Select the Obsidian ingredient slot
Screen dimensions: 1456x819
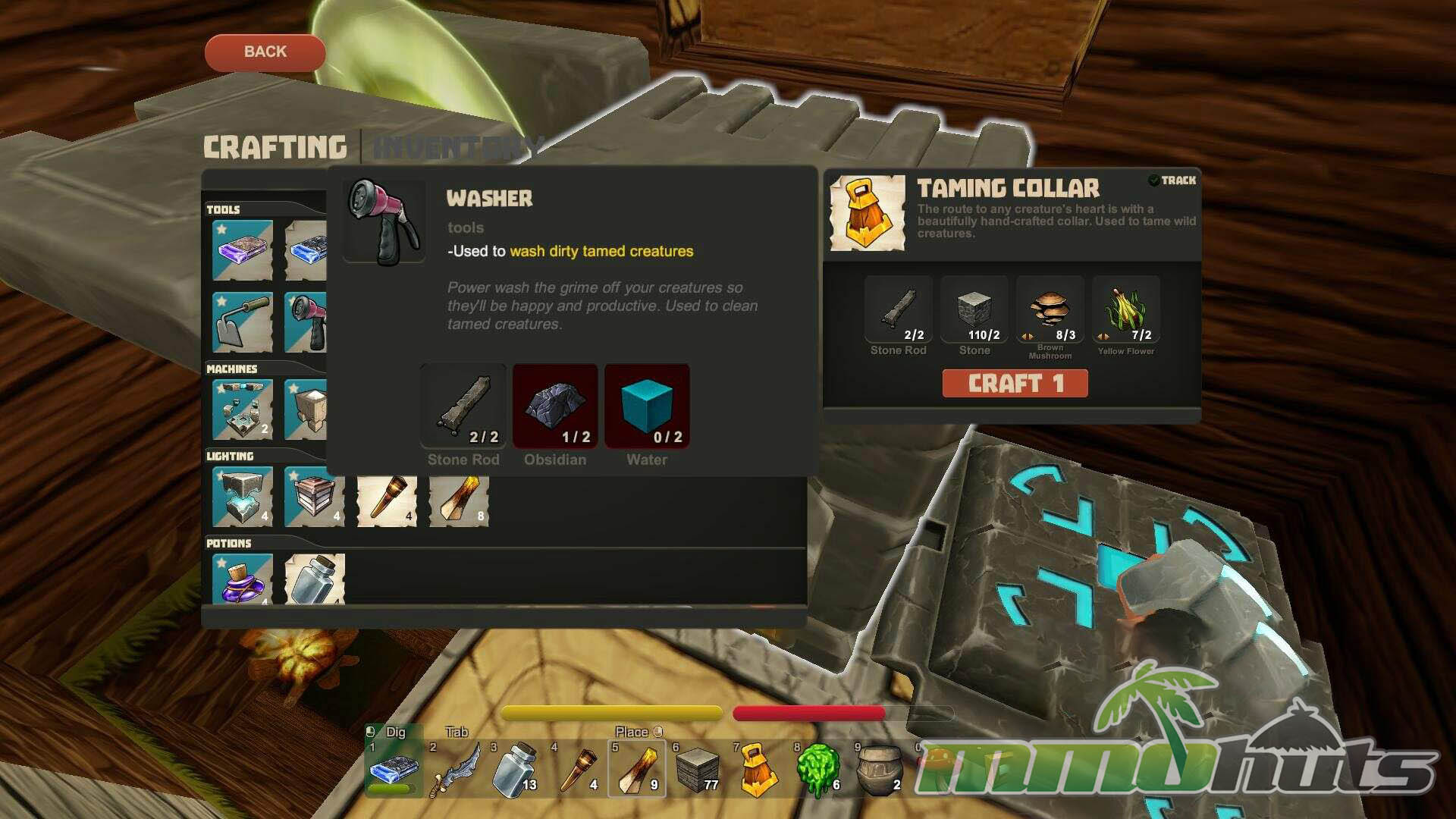[x=555, y=406]
